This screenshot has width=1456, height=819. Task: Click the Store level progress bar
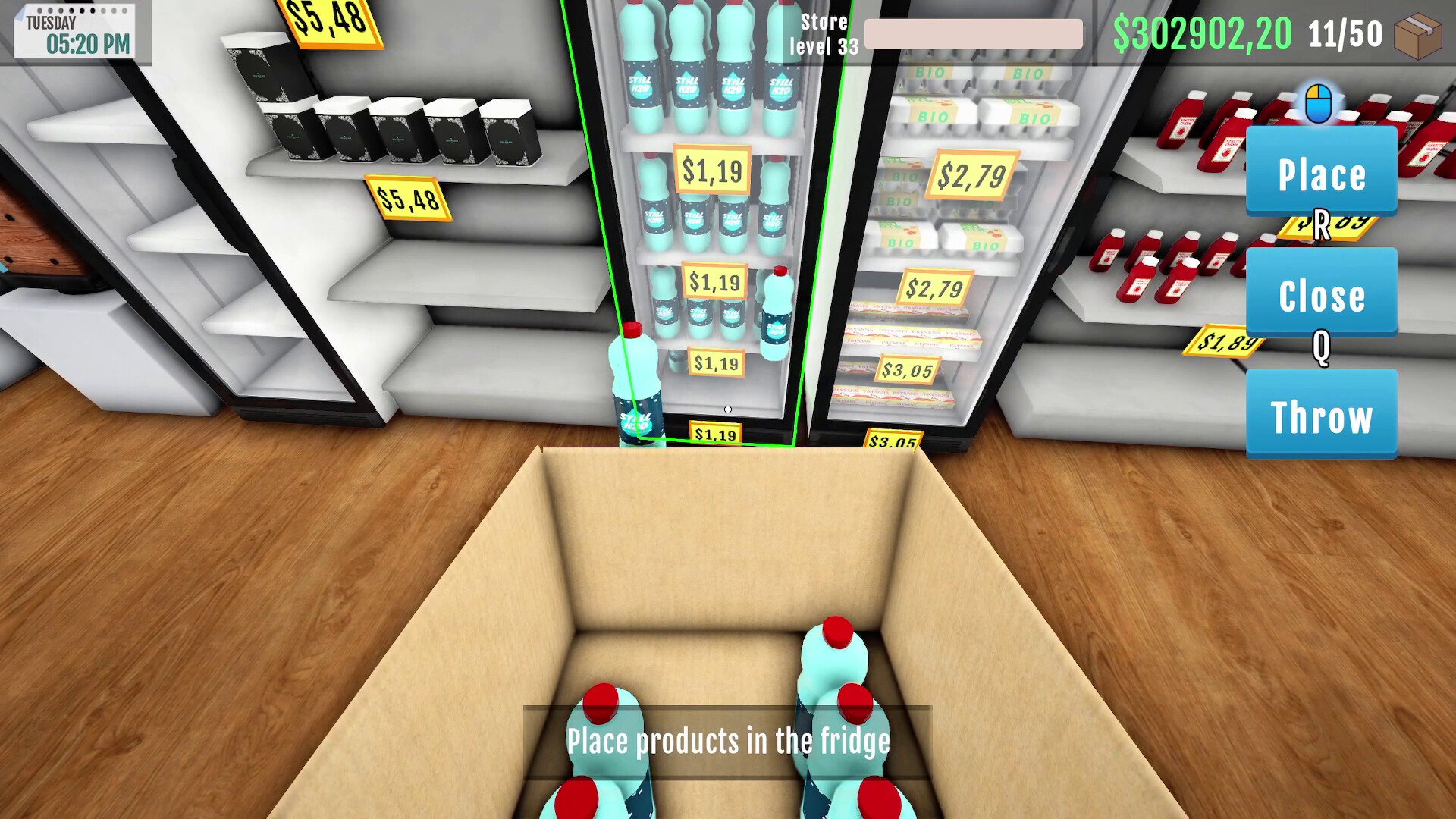pyautogui.click(x=973, y=34)
